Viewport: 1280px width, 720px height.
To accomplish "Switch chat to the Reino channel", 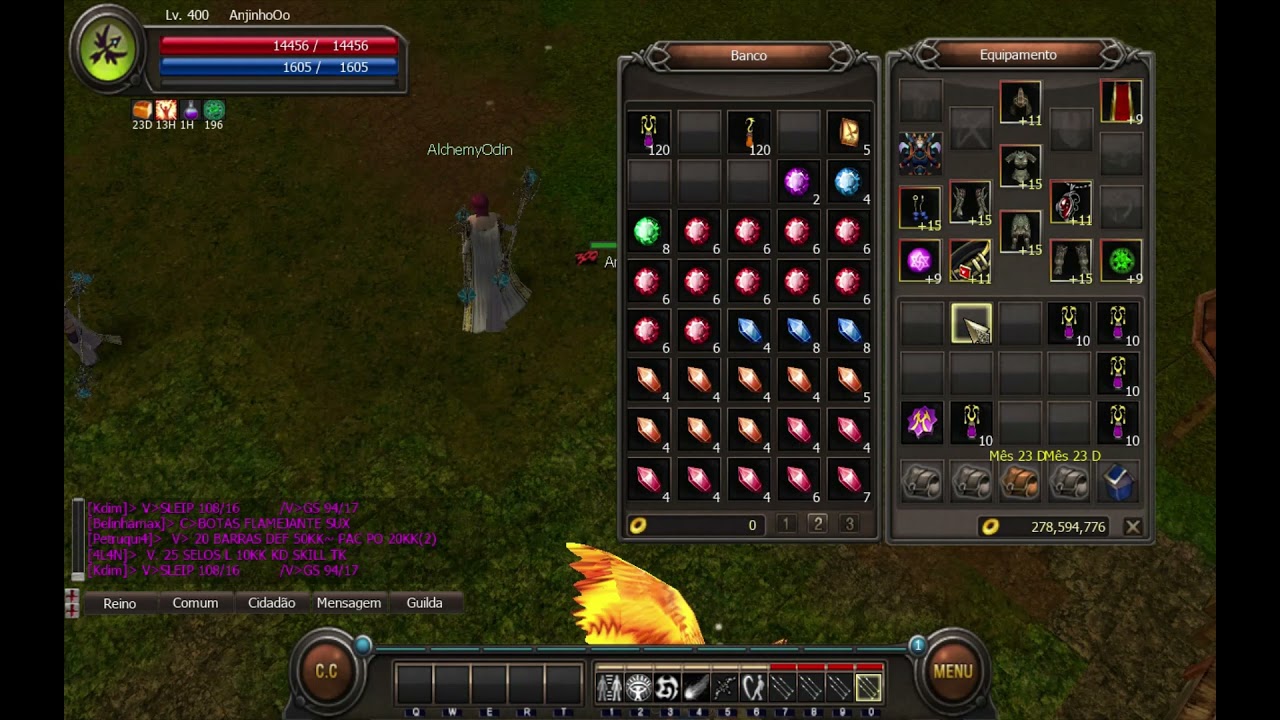I will pyautogui.click(x=120, y=603).
